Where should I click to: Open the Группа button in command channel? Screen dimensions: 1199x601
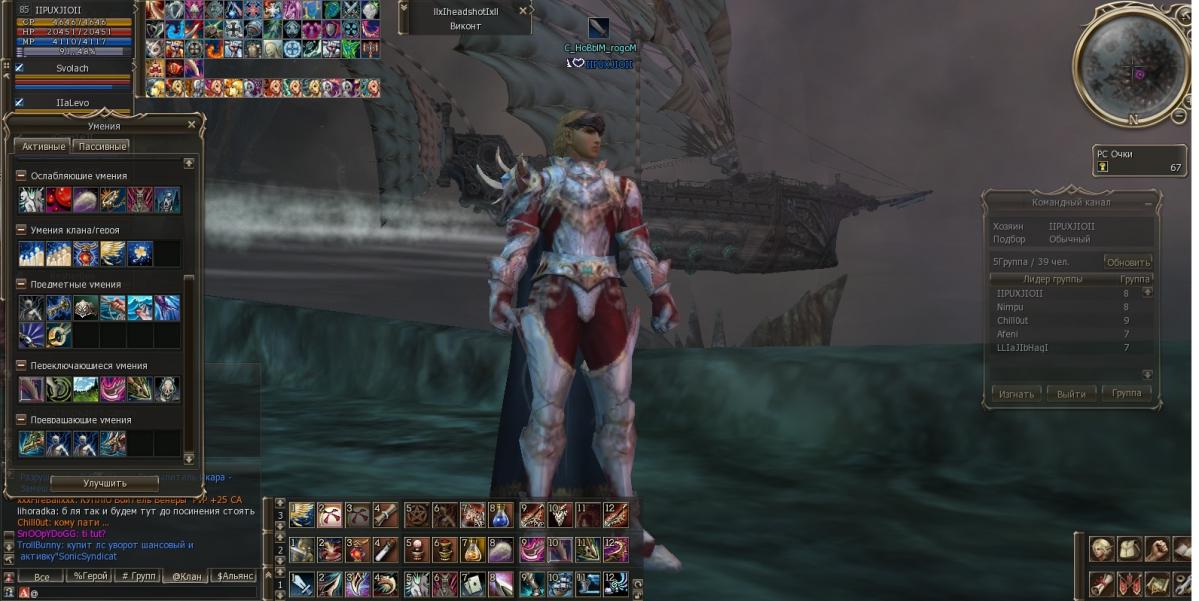[1126, 394]
